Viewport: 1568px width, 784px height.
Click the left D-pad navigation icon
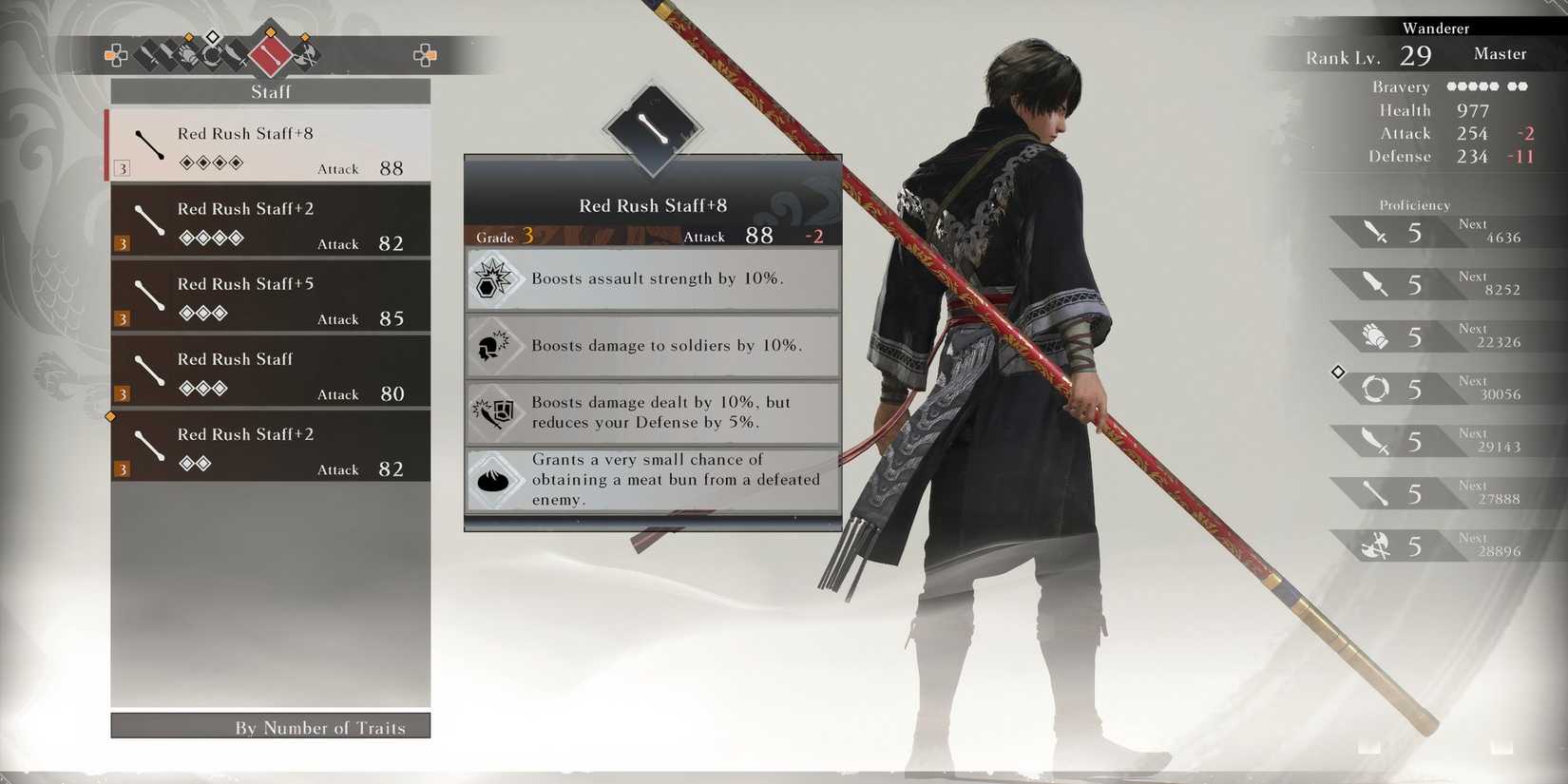click(115, 55)
